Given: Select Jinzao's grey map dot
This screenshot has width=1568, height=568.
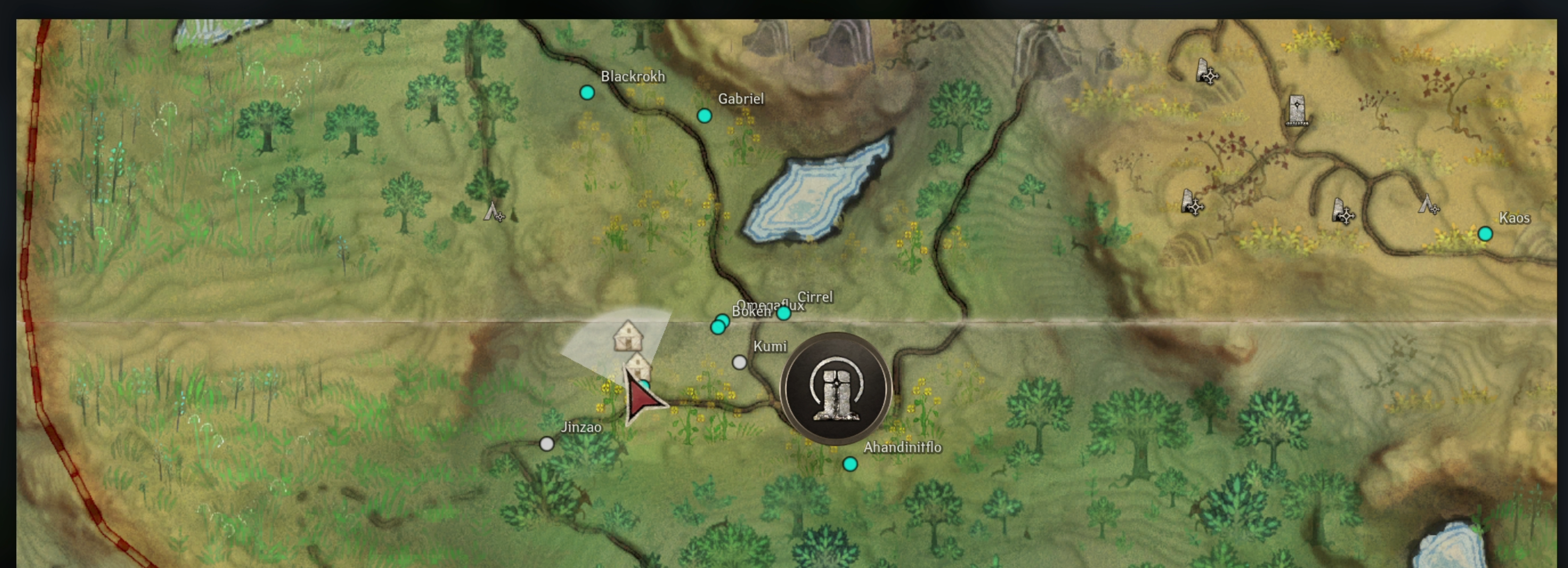Looking at the screenshot, I should 547,445.
